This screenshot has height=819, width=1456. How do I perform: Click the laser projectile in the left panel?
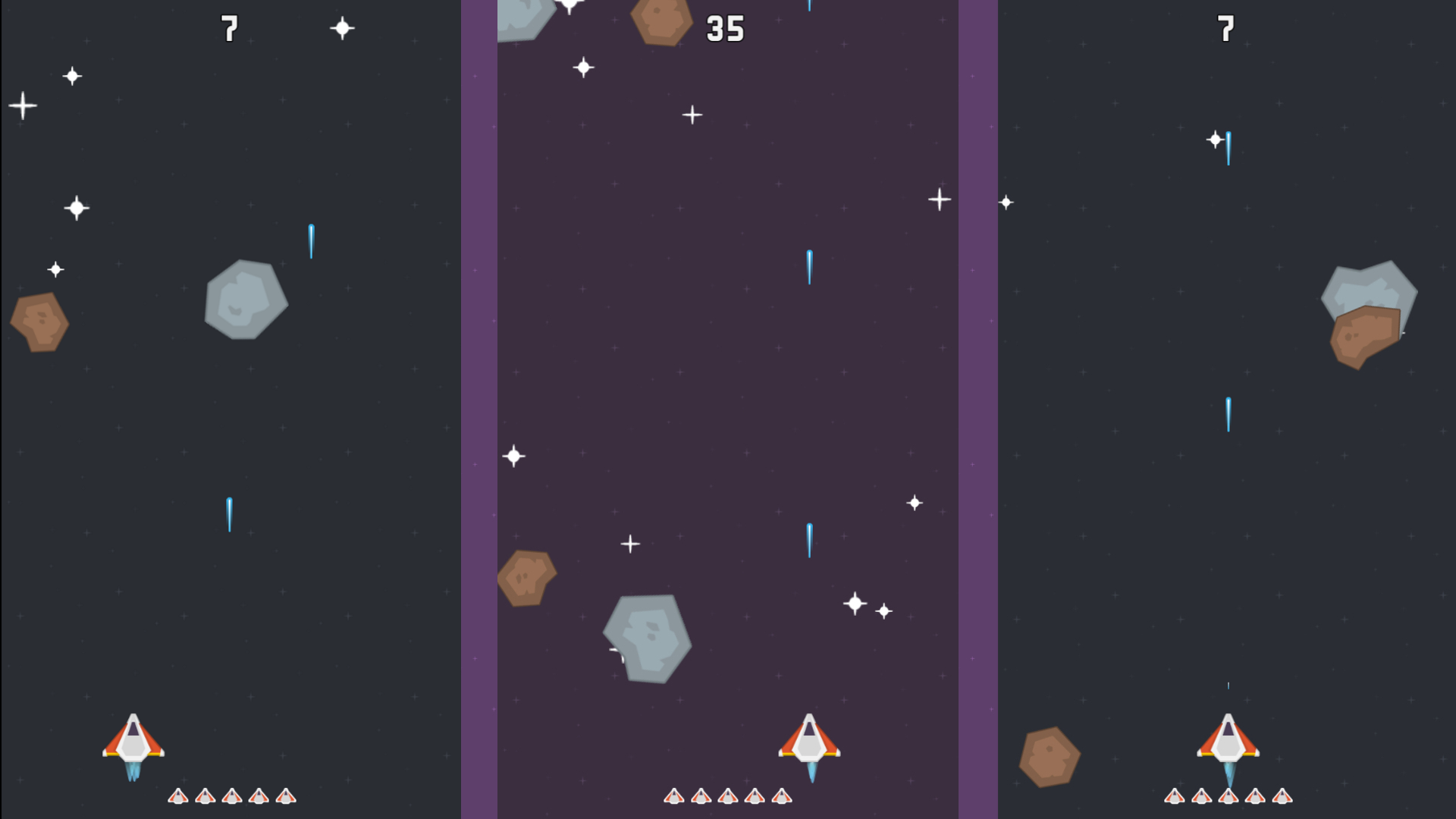pos(227,514)
